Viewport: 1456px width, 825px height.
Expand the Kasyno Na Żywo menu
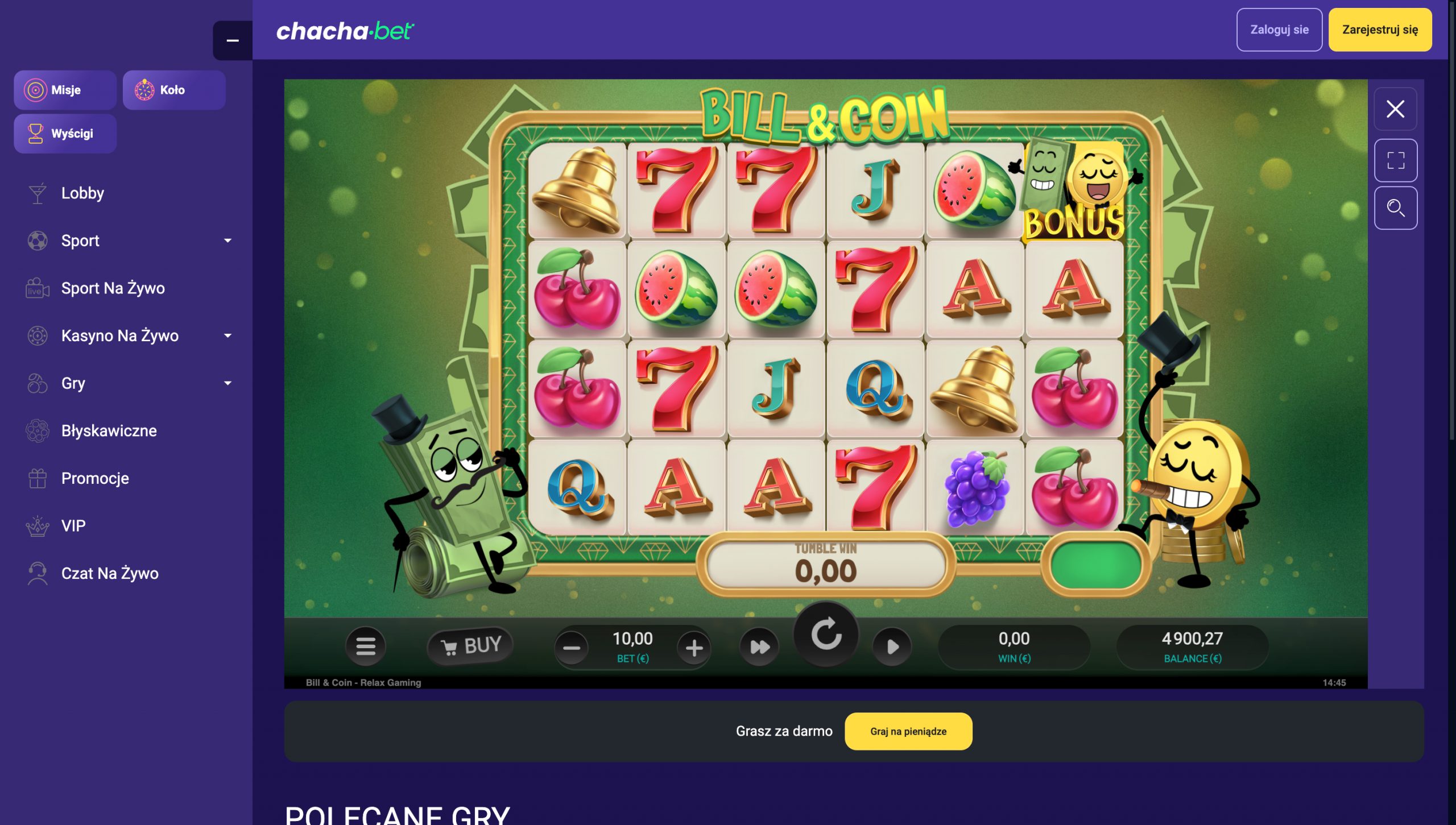coord(120,335)
